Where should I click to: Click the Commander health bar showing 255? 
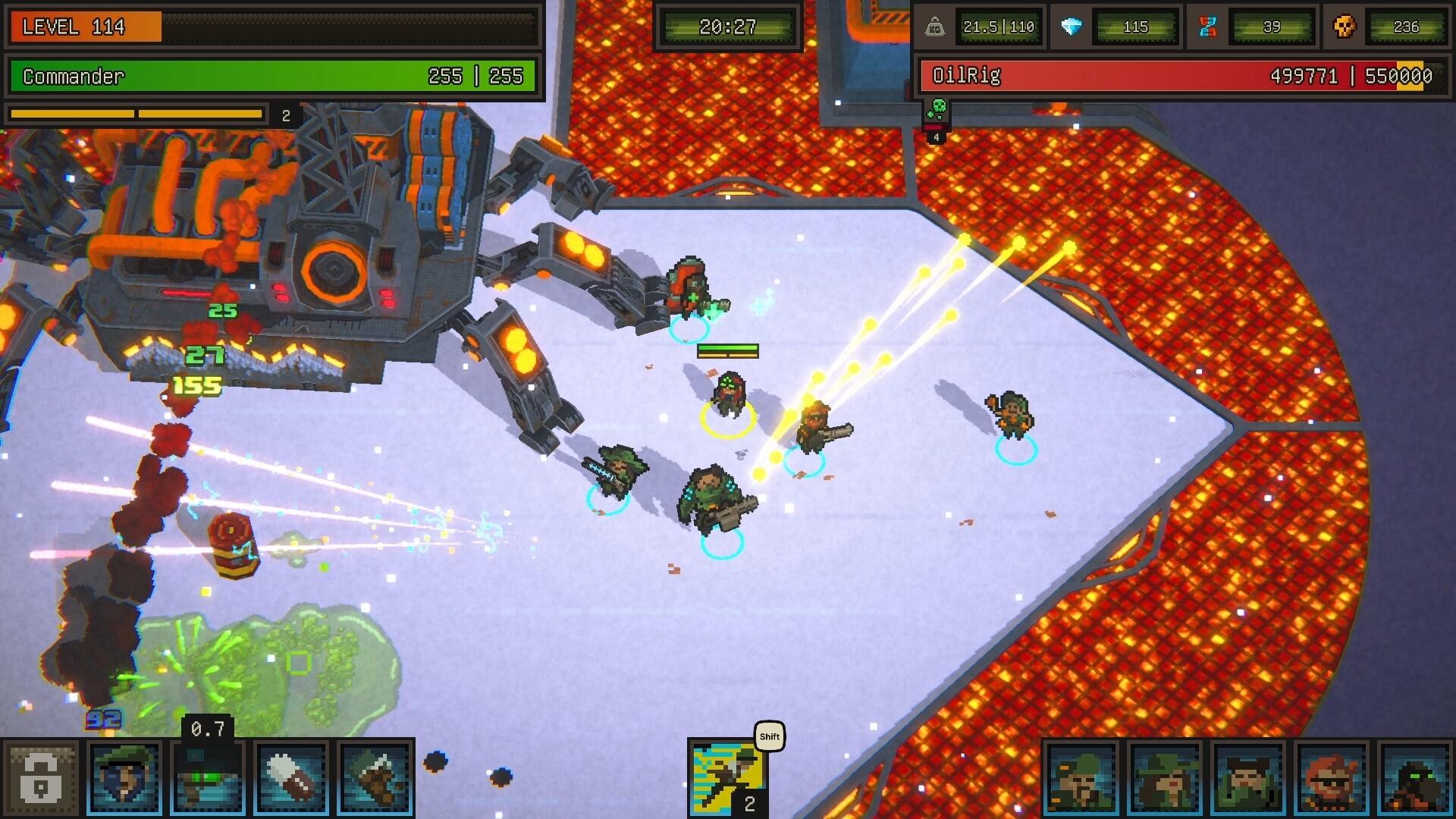tap(273, 77)
